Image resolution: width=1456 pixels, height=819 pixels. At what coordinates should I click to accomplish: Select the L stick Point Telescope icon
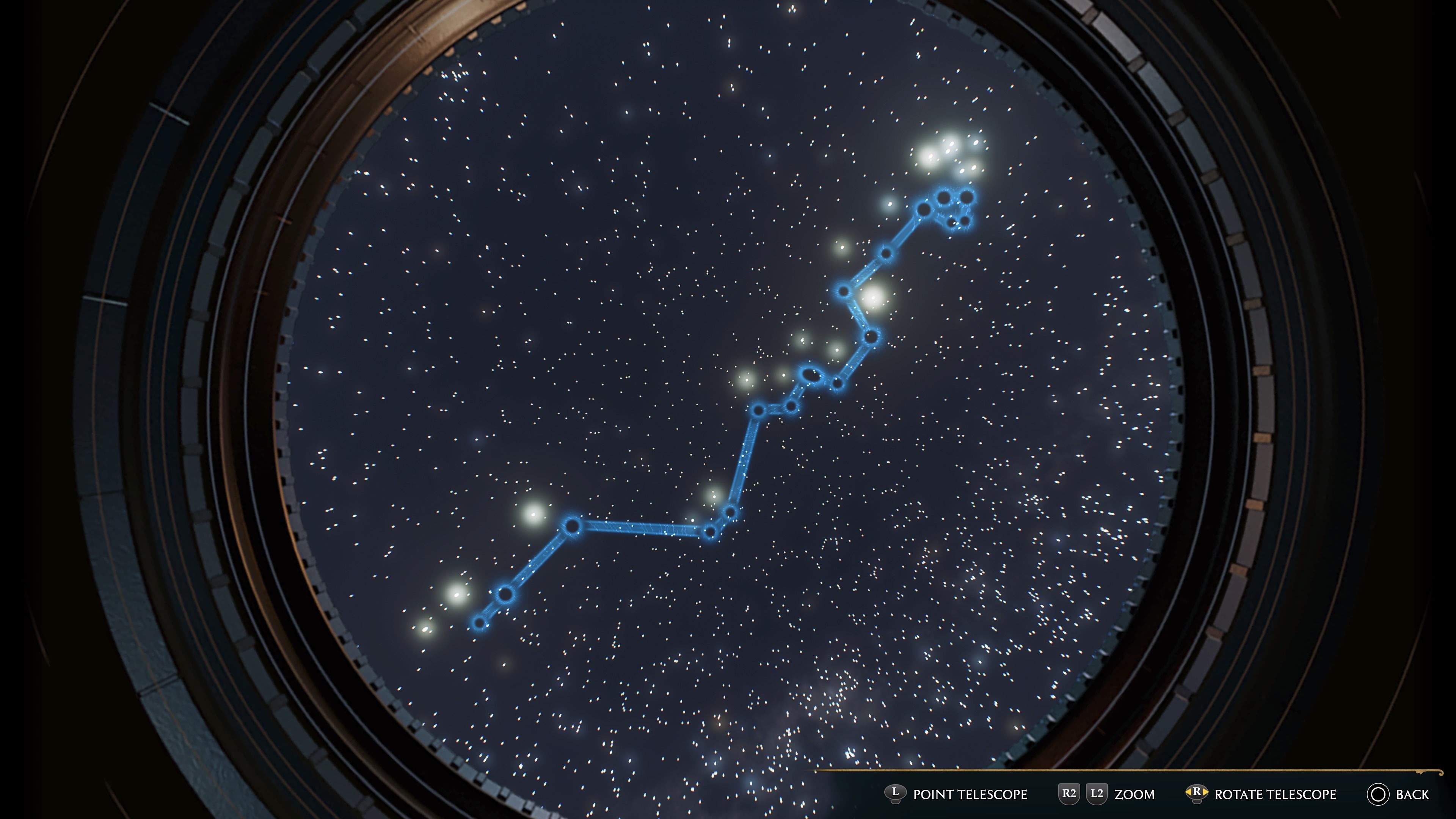click(x=895, y=792)
